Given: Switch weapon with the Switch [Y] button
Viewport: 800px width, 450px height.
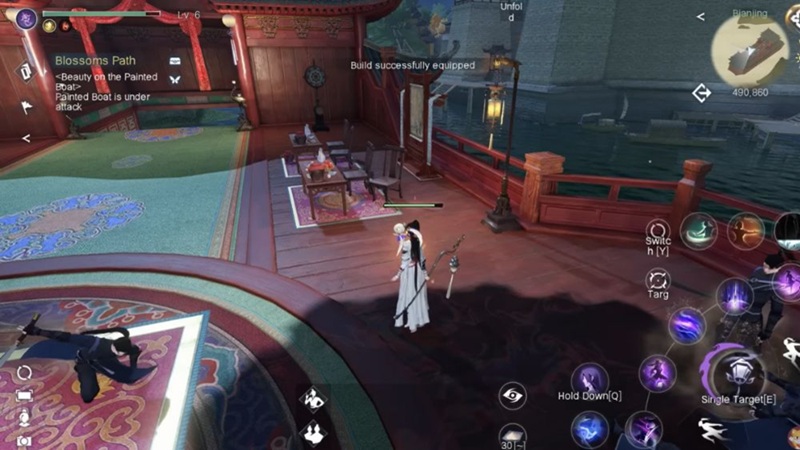Looking at the screenshot, I should point(657,233).
